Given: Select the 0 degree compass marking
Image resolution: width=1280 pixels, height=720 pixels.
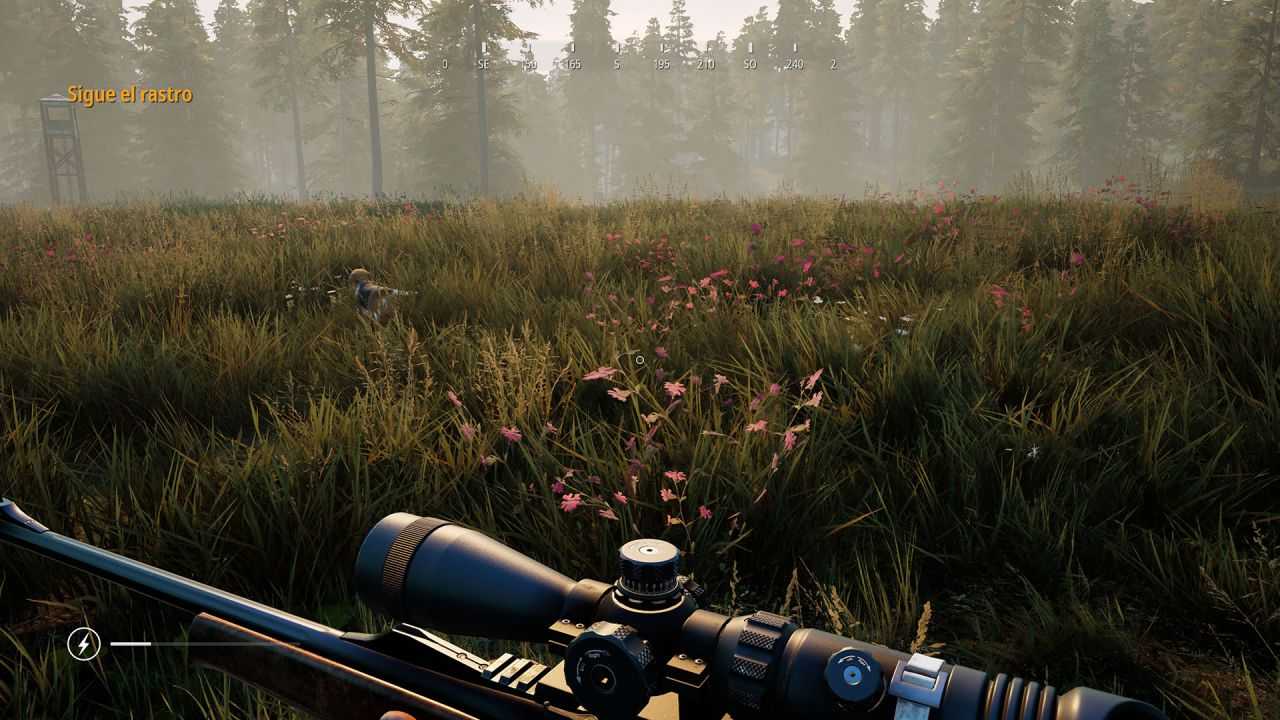Looking at the screenshot, I should pyautogui.click(x=444, y=62).
